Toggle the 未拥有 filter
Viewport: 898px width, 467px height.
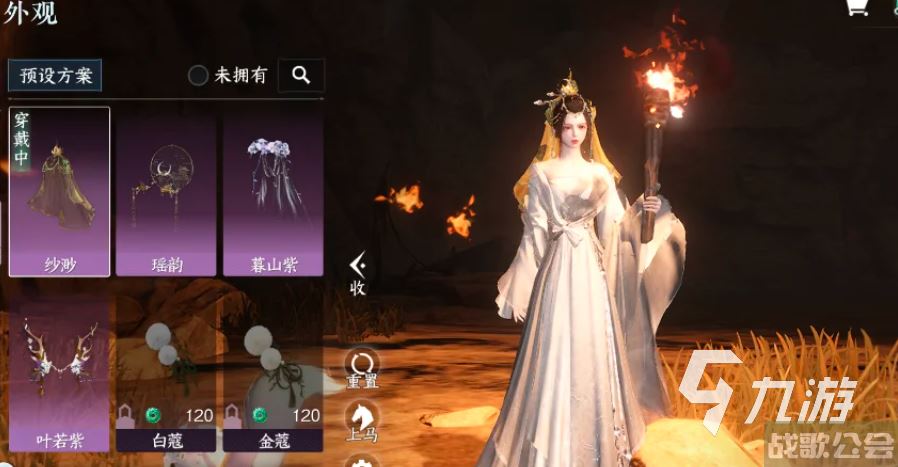(x=199, y=75)
